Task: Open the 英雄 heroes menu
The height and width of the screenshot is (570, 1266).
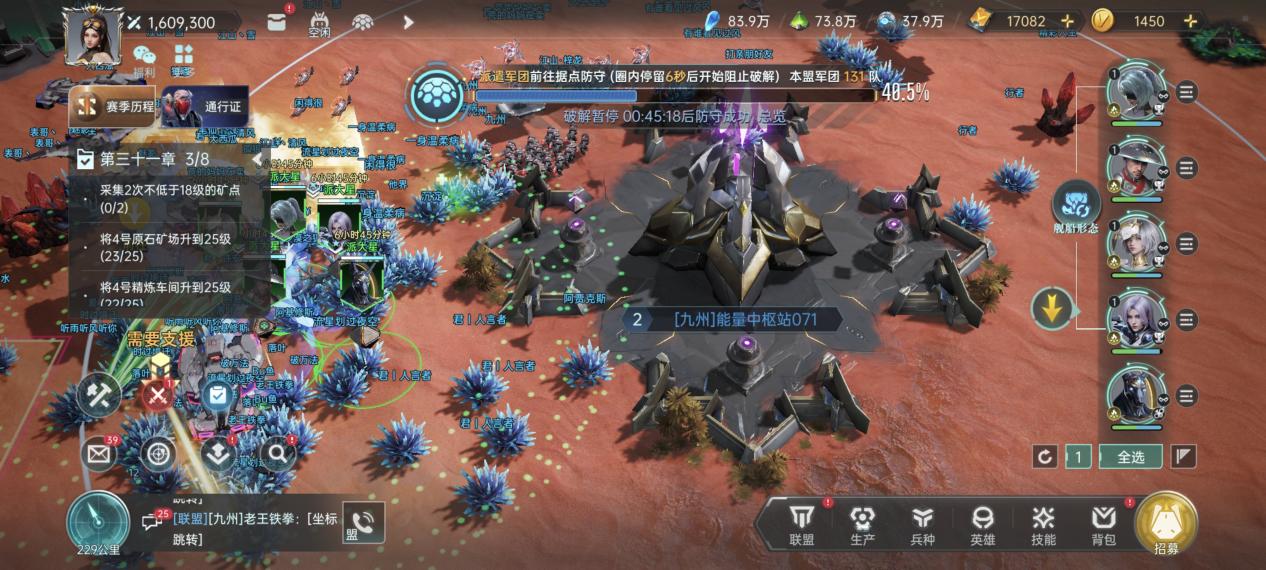Action: click(983, 524)
